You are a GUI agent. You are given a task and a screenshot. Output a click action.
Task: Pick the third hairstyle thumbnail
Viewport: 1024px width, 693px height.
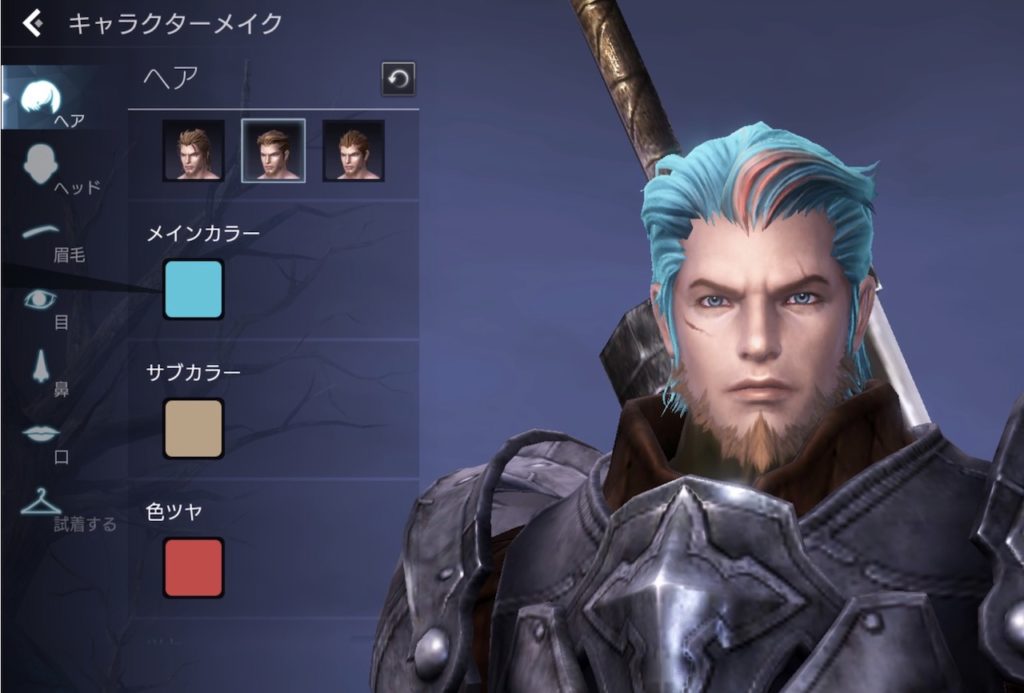coord(353,151)
